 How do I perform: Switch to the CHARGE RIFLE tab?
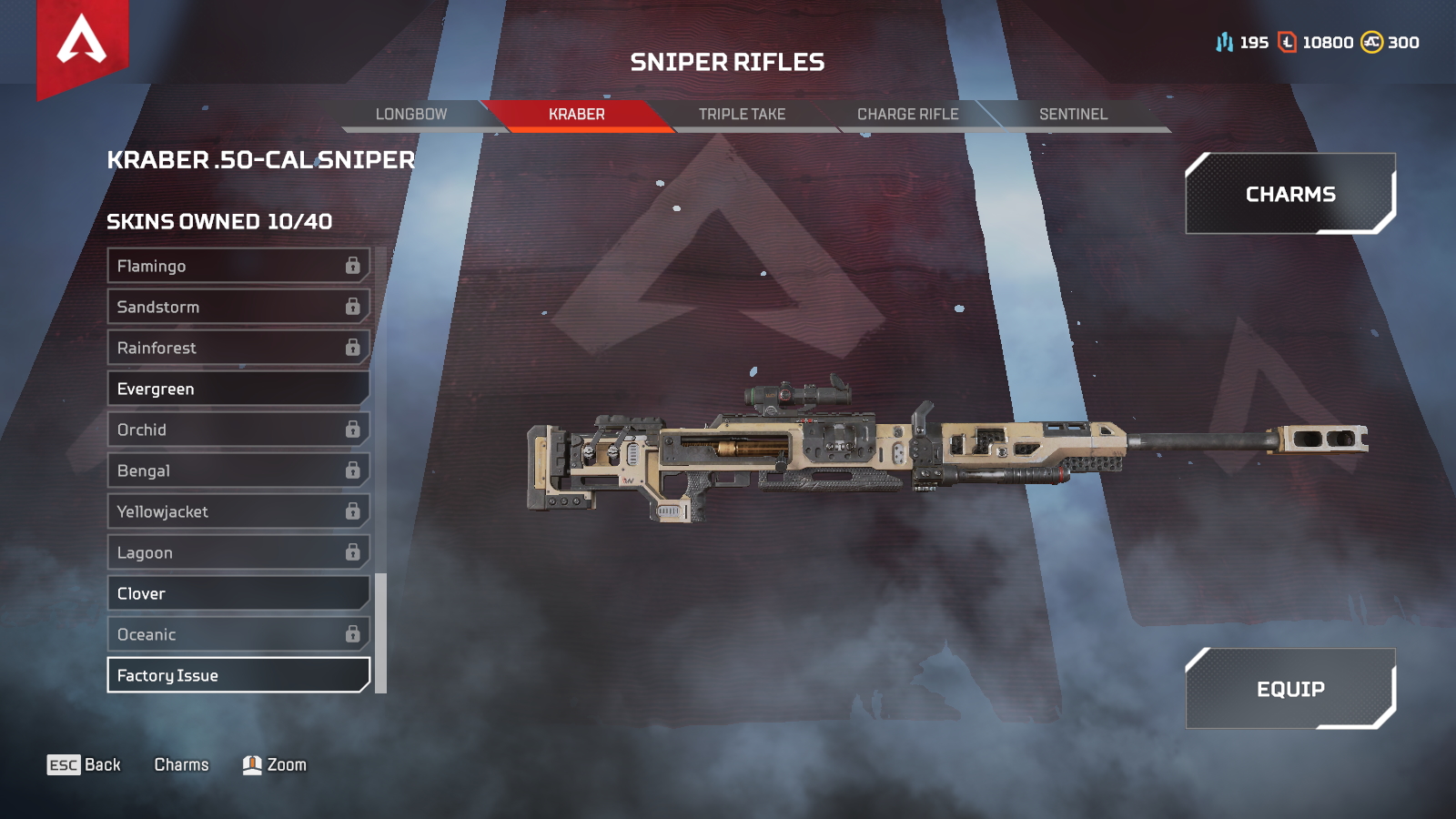[907, 114]
